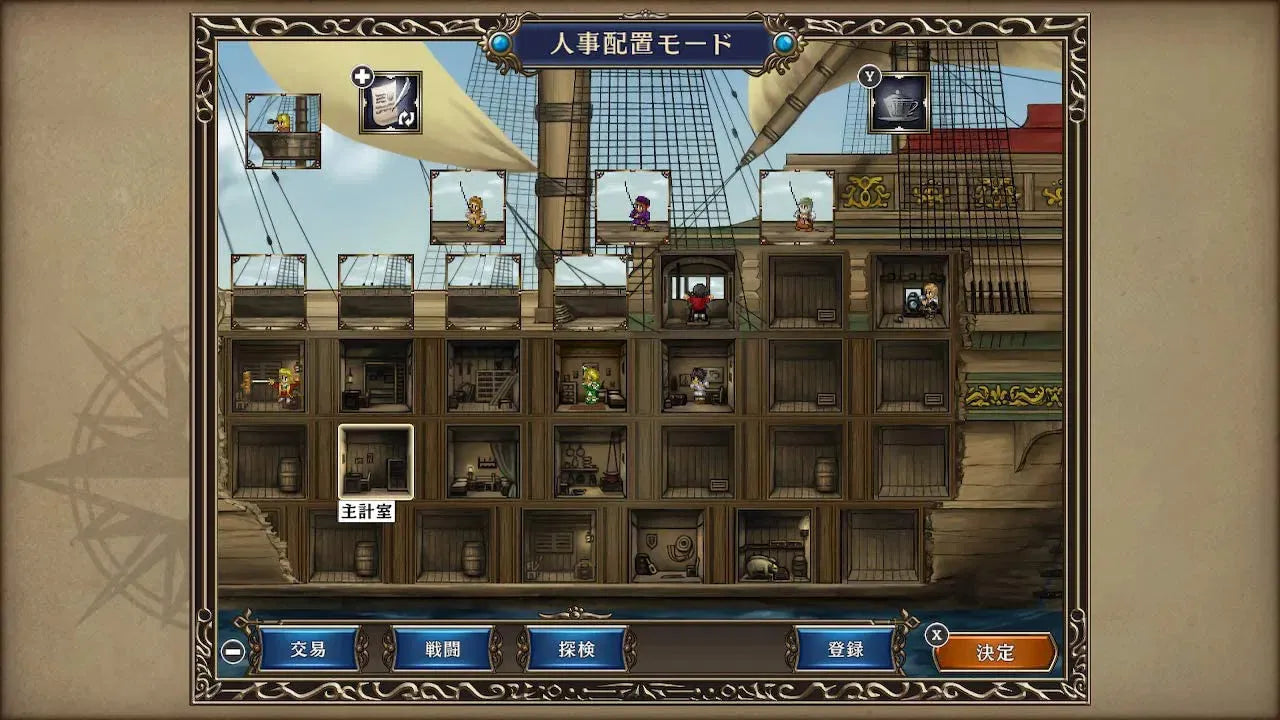1280x720 pixels.
Task: Choose the room with coiled rope and shield
Action: pos(666,546)
